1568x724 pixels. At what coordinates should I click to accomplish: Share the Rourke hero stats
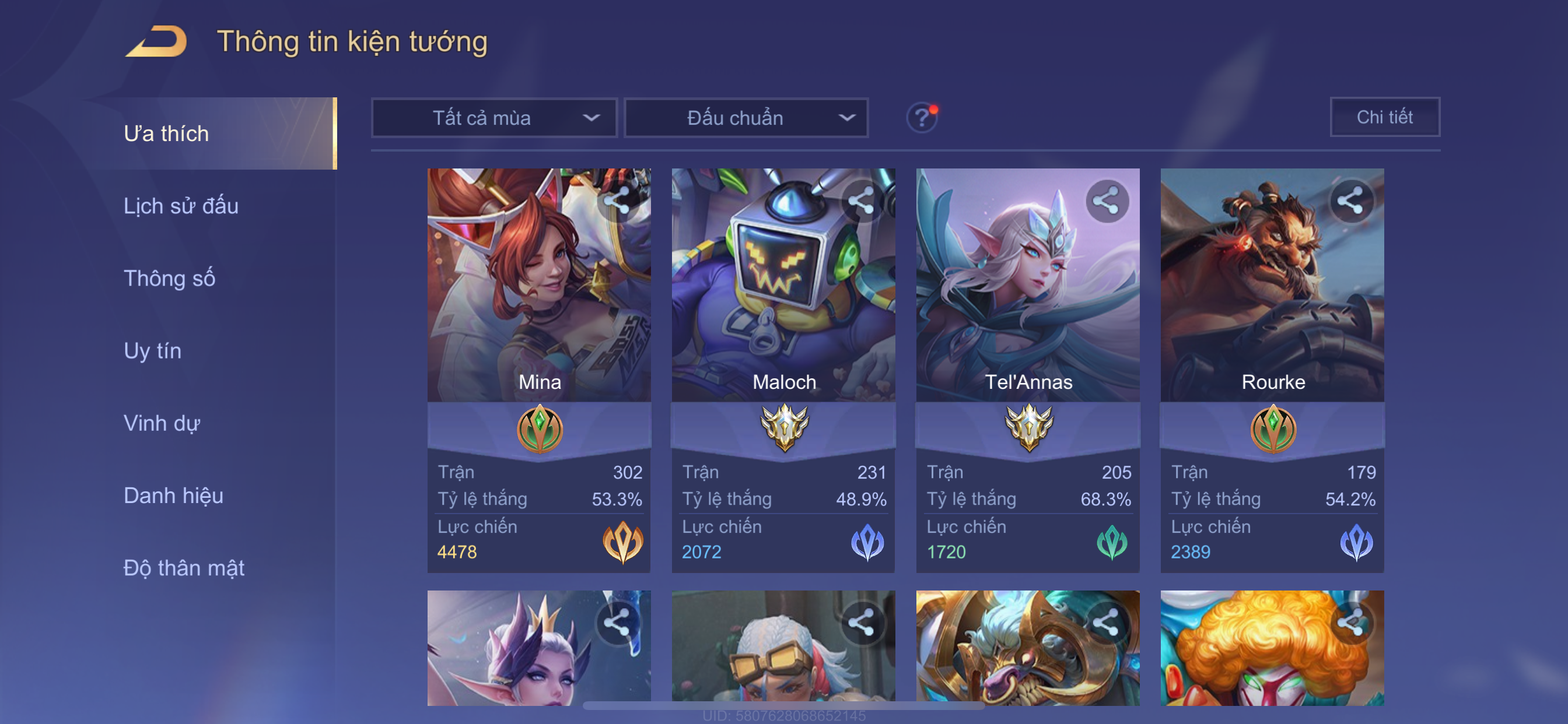pos(1350,201)
